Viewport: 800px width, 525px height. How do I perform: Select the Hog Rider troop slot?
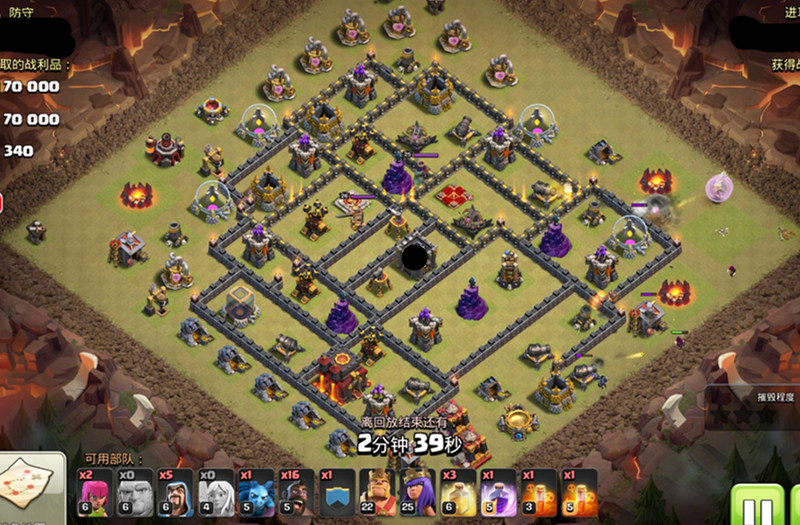point(297,492)
